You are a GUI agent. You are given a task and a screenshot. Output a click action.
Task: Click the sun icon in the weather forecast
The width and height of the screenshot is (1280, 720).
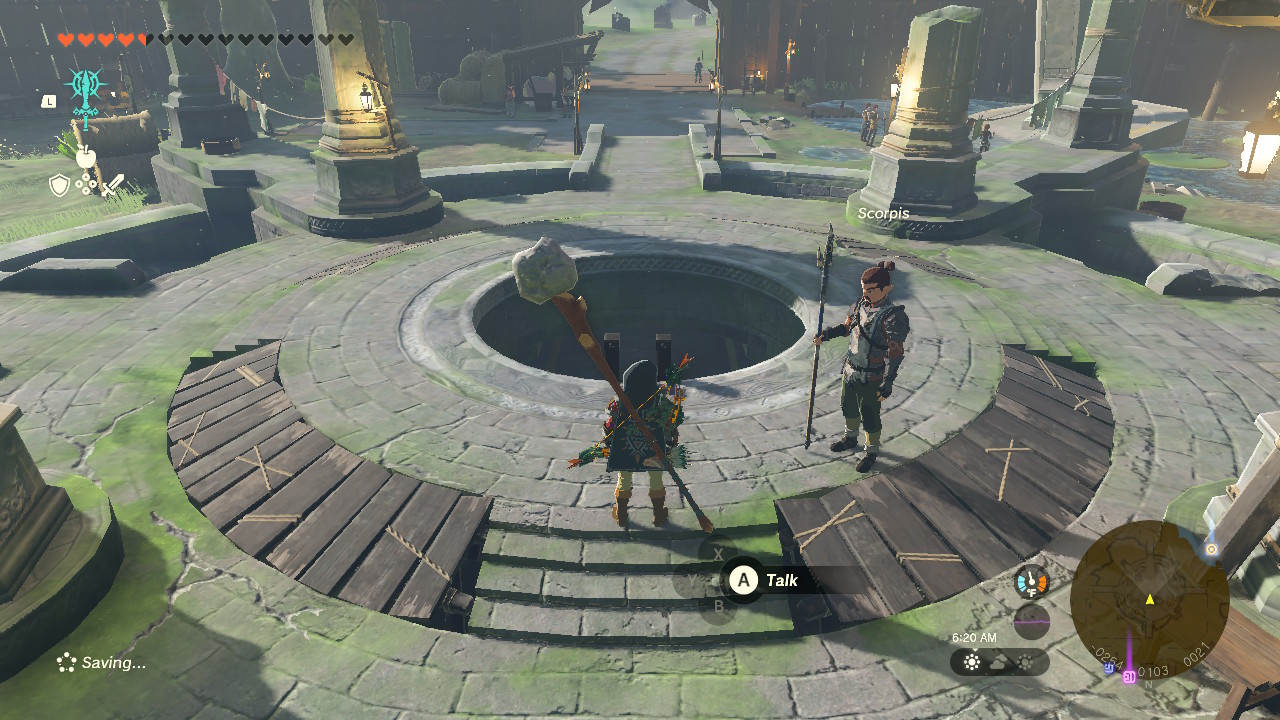tap(971, 662)
